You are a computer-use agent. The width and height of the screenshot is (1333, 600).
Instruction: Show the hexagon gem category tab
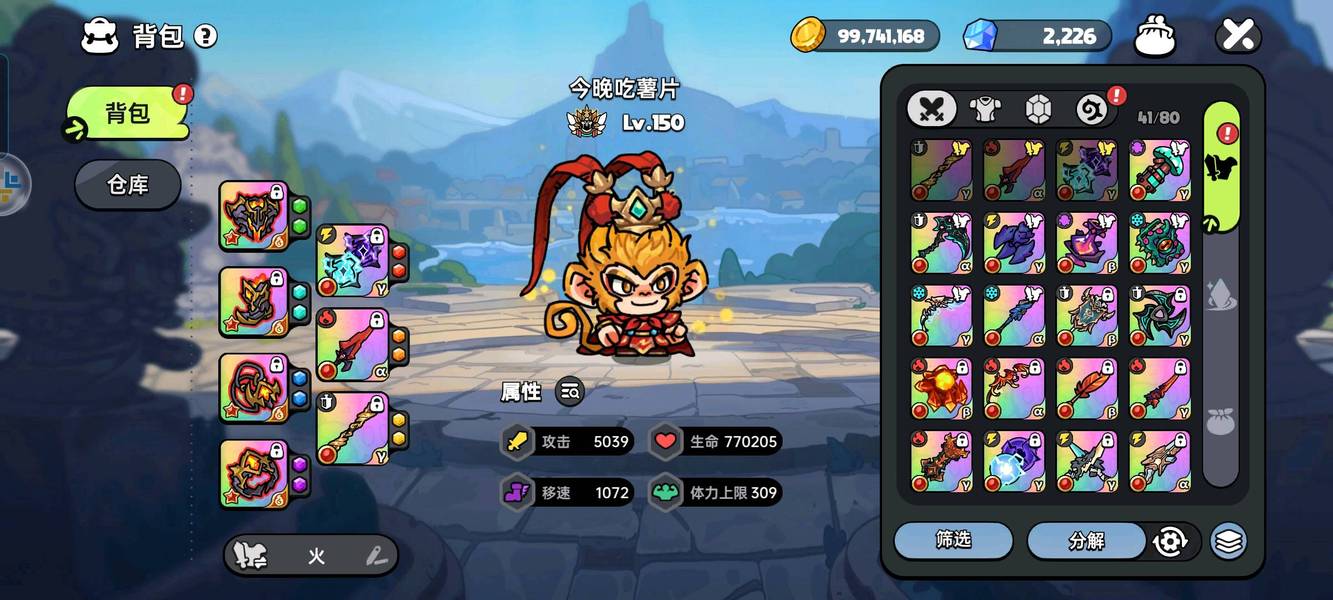[x=1038, y=108]
